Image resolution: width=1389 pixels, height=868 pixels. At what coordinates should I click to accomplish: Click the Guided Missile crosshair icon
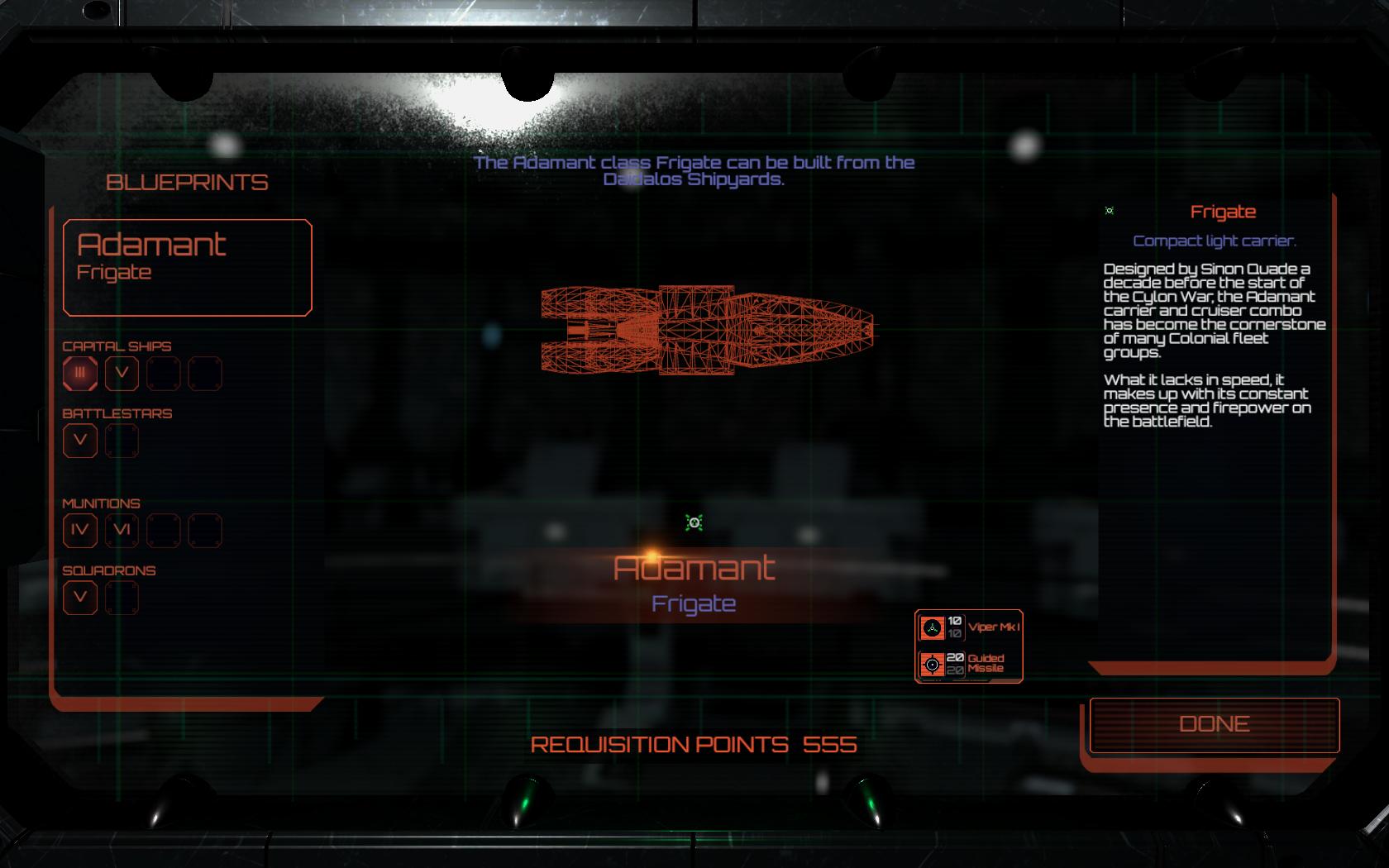(x=932, y=662)
